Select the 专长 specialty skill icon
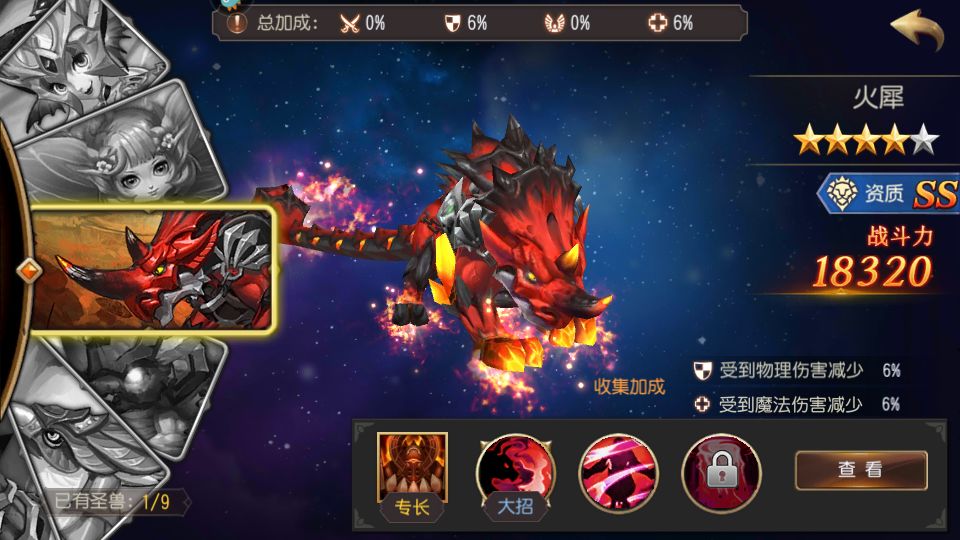This screenshot has width=960, height=540. click(x=412, y=468)
